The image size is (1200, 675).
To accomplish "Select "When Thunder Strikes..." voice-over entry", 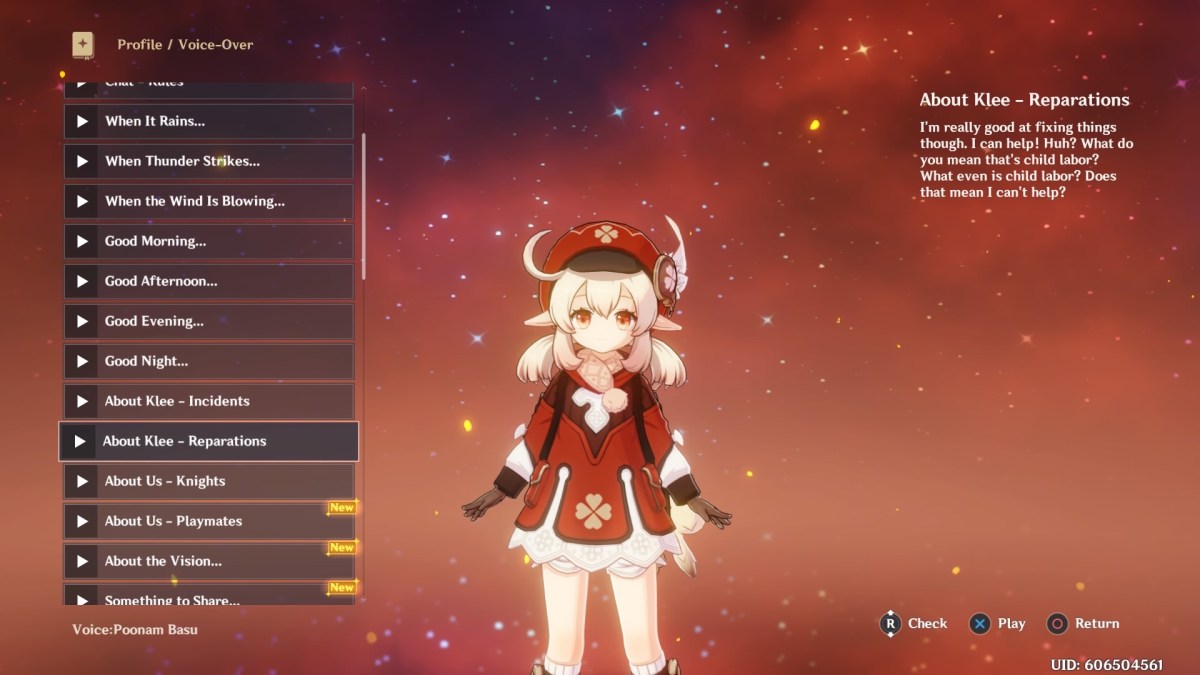I will 208,161.
